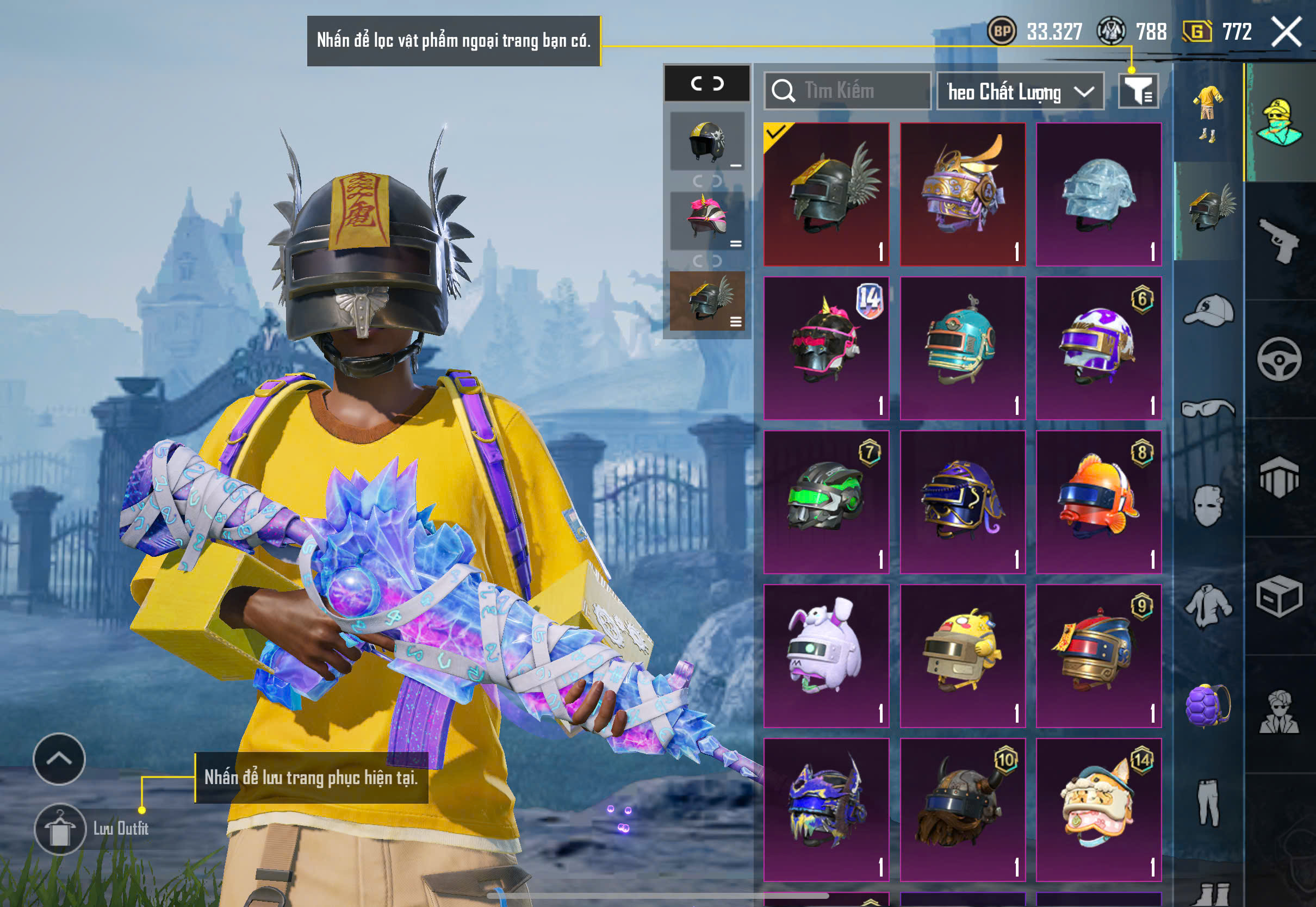Select the winged black helmet with yellow talisman
1316x907 pixels.
pyautogui.click(x=826, y=194)
